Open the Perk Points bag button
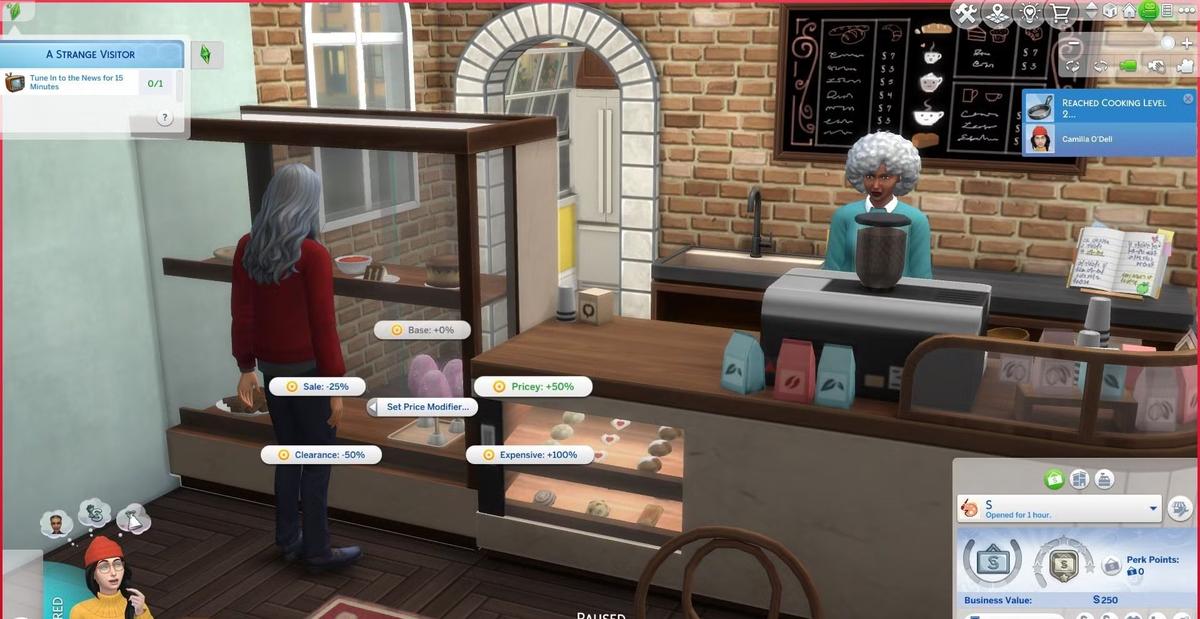1200x619 pixels. (1111, 566)
